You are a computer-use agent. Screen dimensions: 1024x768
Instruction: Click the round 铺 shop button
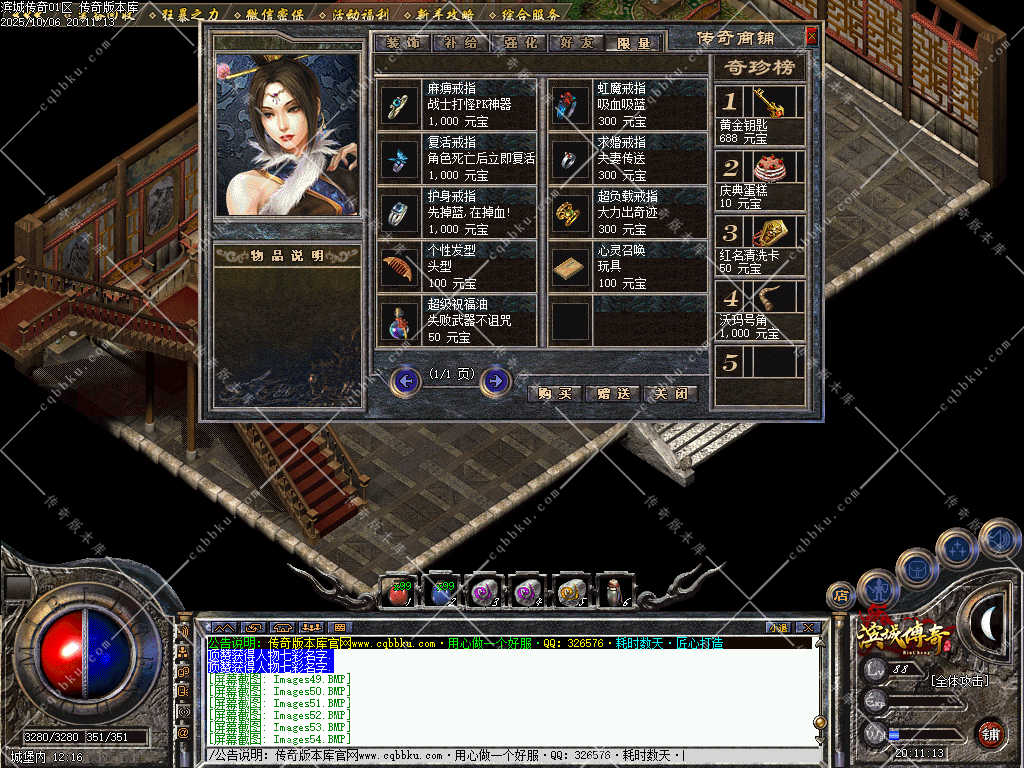click(x=990, y=734)
